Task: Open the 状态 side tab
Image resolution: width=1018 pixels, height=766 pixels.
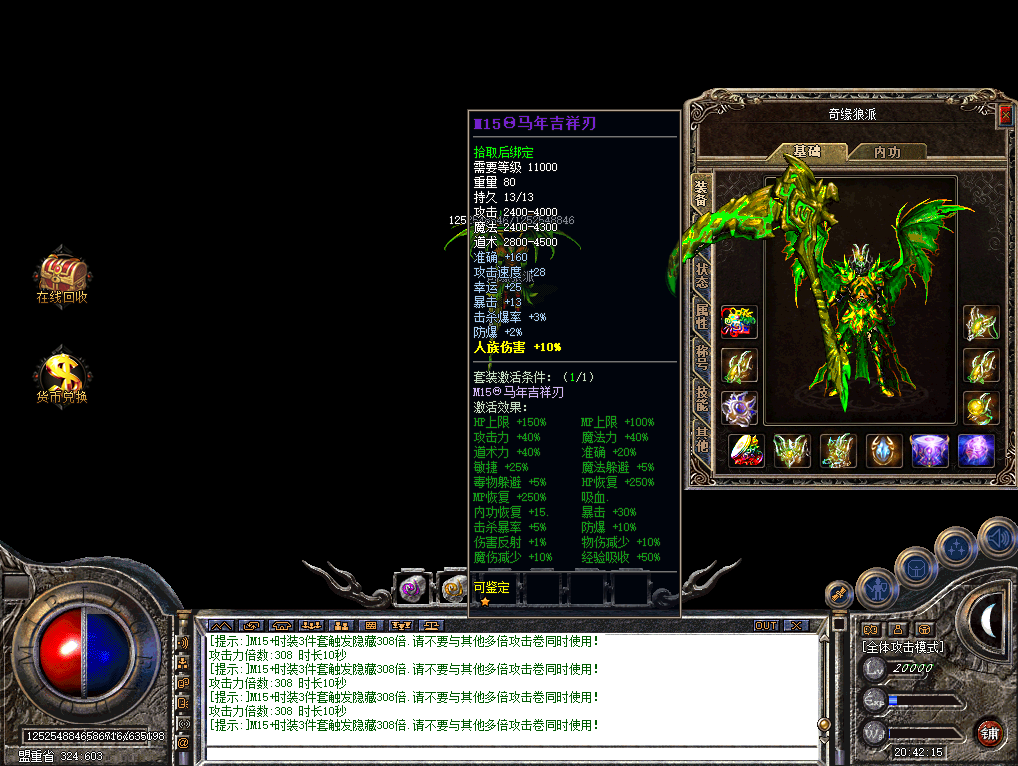Action: (x=702, y=275)
